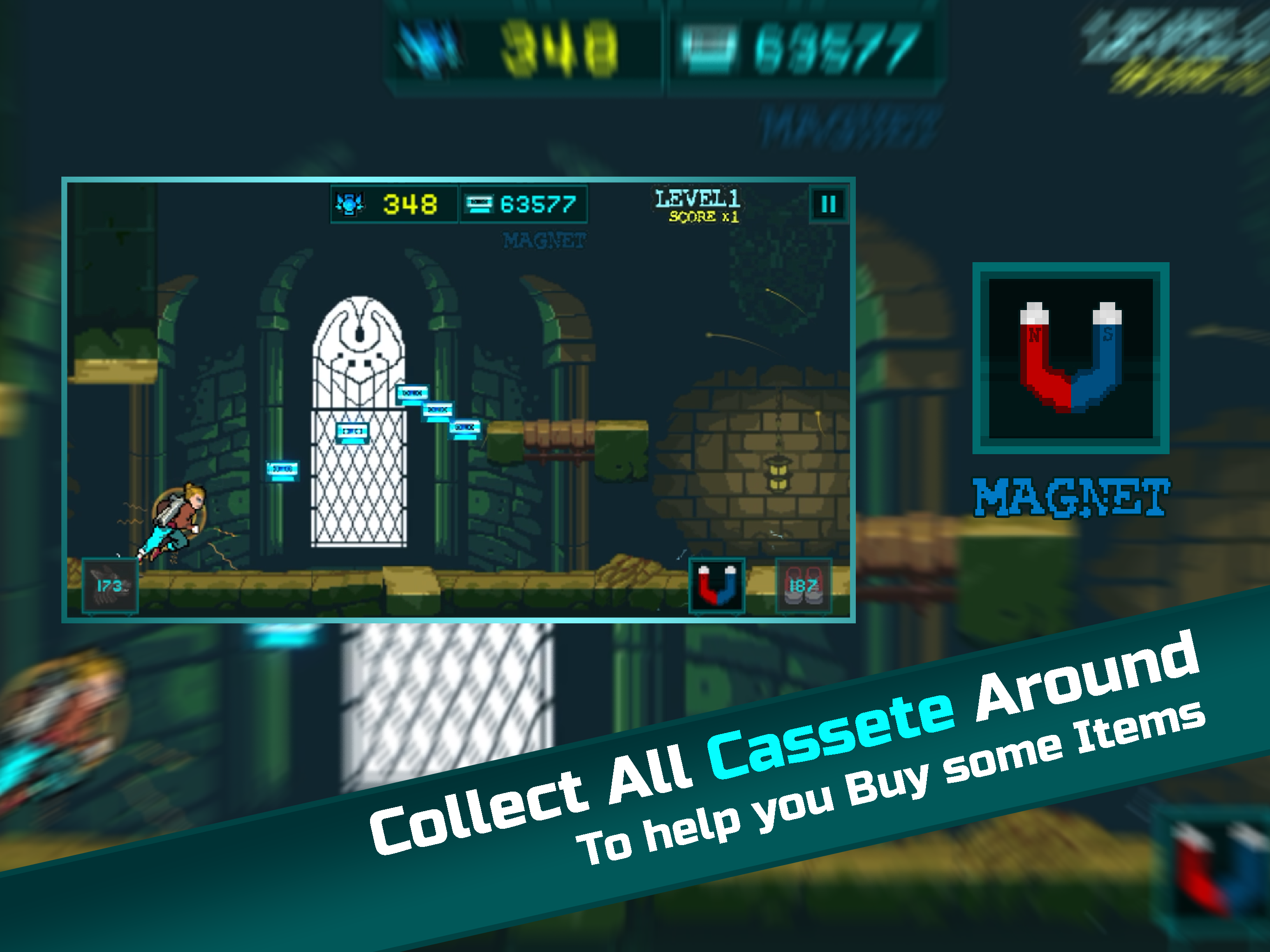Pause the game using the pause icon
Viewport: 1270px width, 952px height.
[828, 205]
